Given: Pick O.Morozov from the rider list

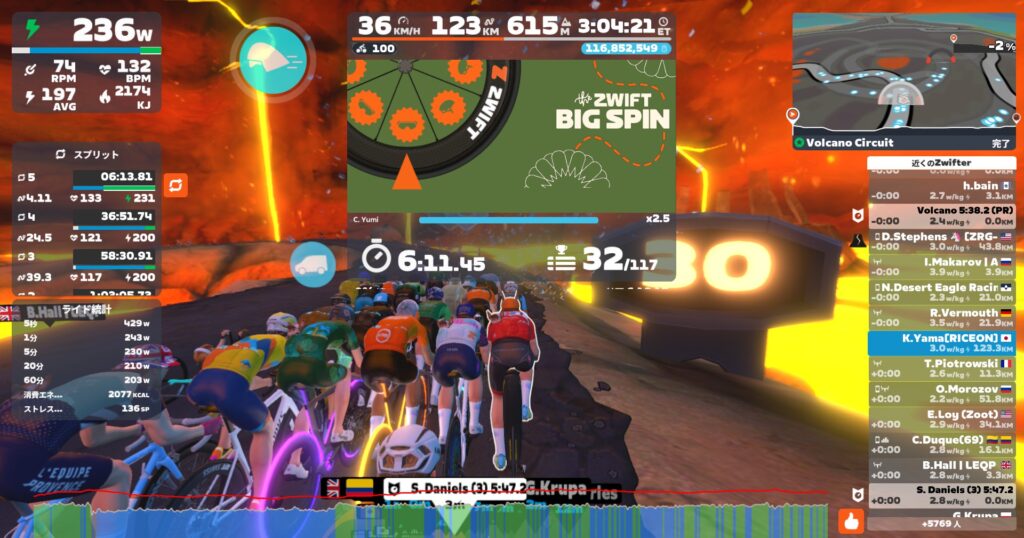Looking at the screenshot, I should coord(941,394).
